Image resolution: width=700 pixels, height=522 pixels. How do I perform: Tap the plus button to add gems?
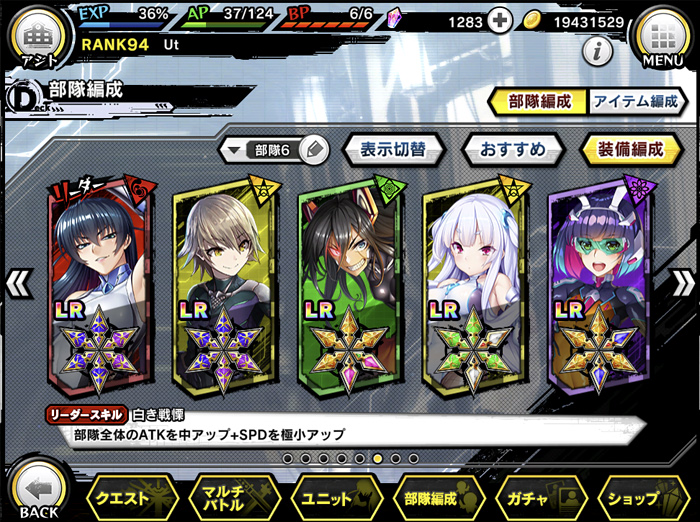pos(500,21)
